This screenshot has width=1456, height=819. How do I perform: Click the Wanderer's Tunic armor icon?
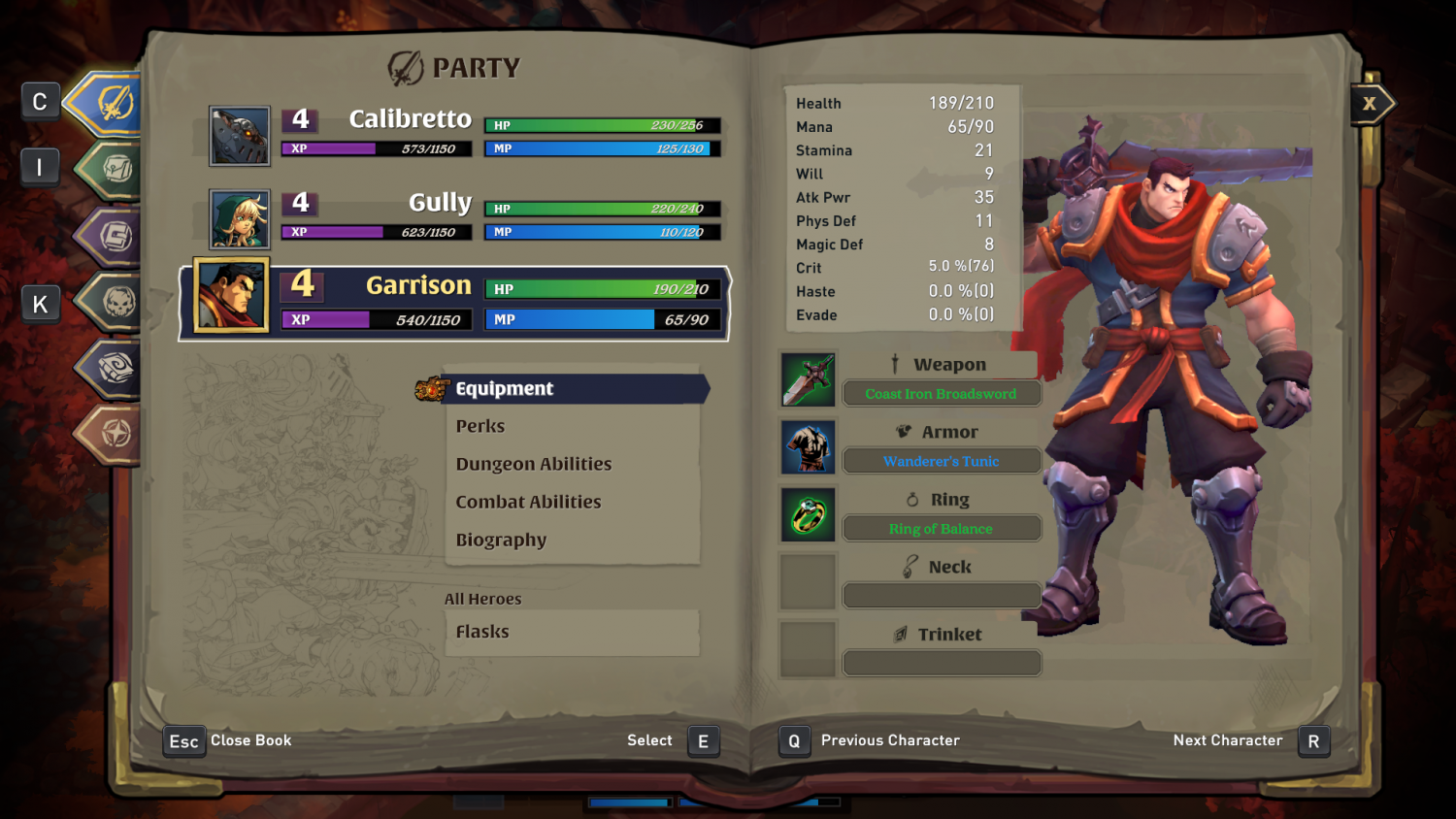pos(808,446)
